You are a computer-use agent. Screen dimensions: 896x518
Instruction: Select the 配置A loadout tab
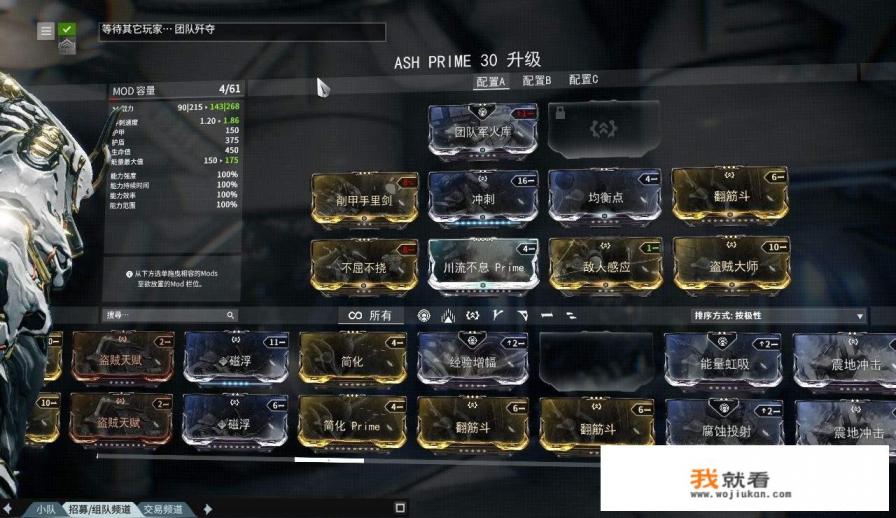[x=491, y=82]
